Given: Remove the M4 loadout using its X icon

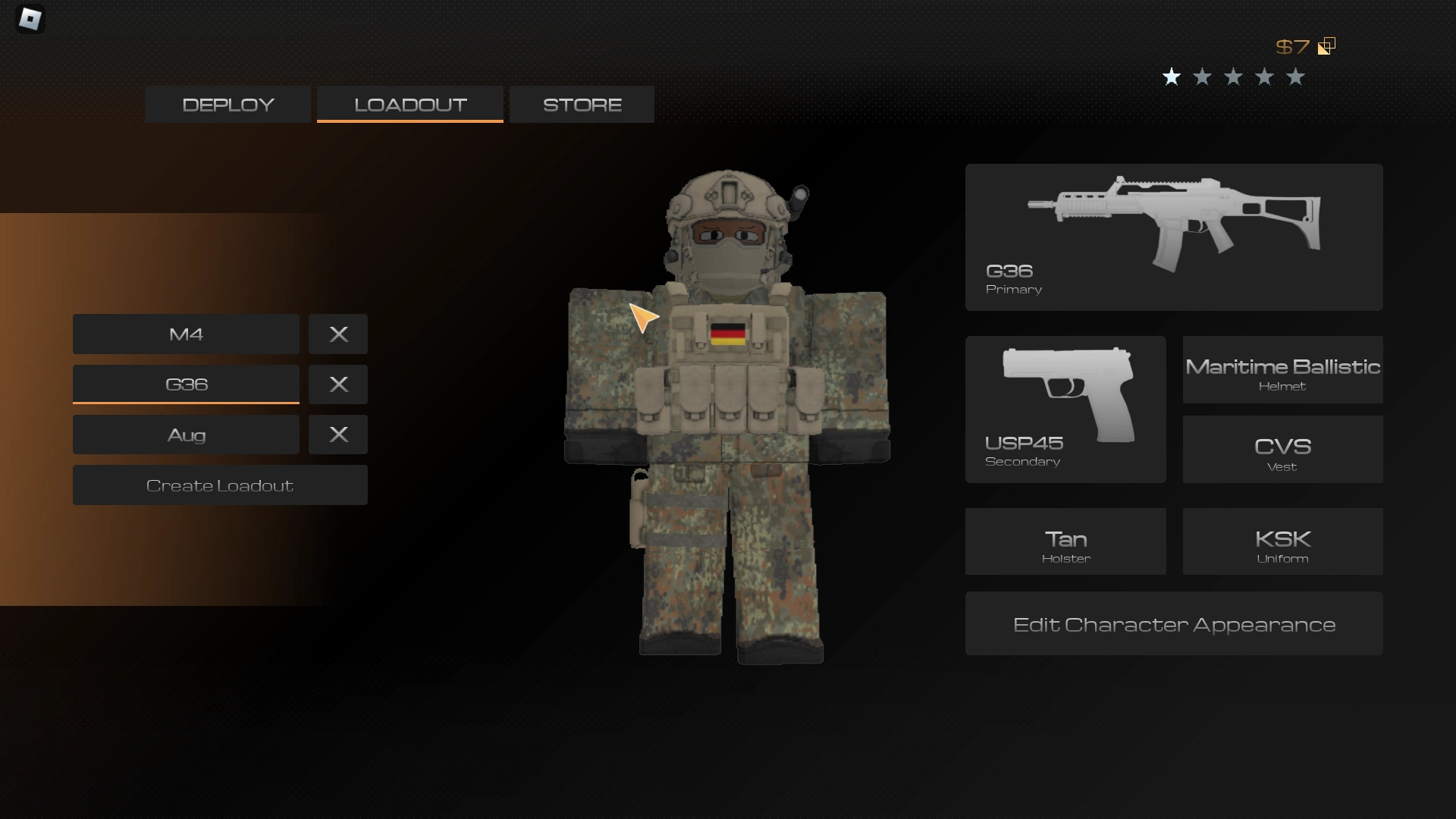Looking at the screenshot, I should coord(337,334).
